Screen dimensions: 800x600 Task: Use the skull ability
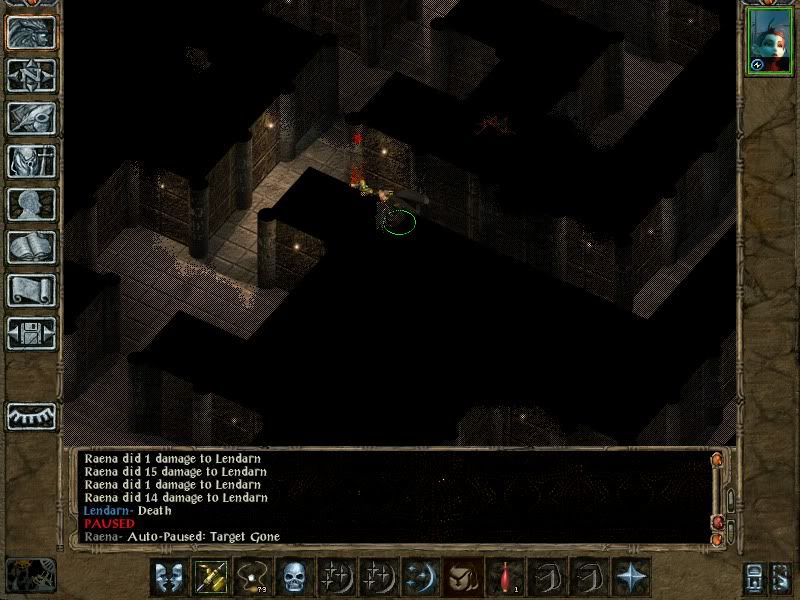[294, 576]
